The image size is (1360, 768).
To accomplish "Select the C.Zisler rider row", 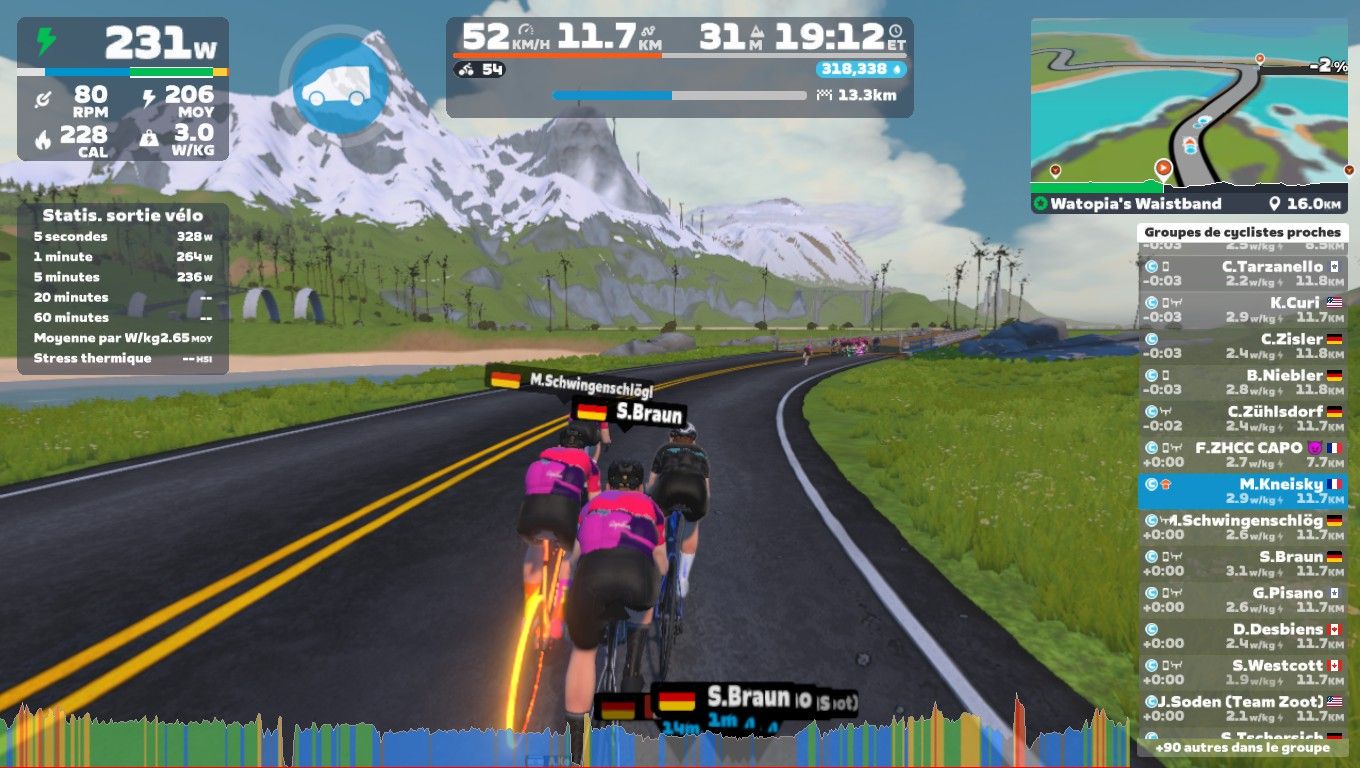I will click(1242, 346).
